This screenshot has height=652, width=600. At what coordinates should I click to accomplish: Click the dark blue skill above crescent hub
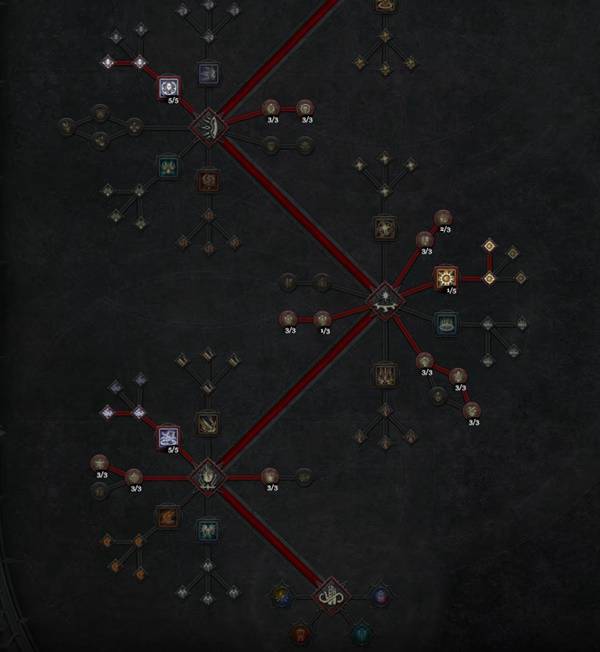click(x=208, y=72)
